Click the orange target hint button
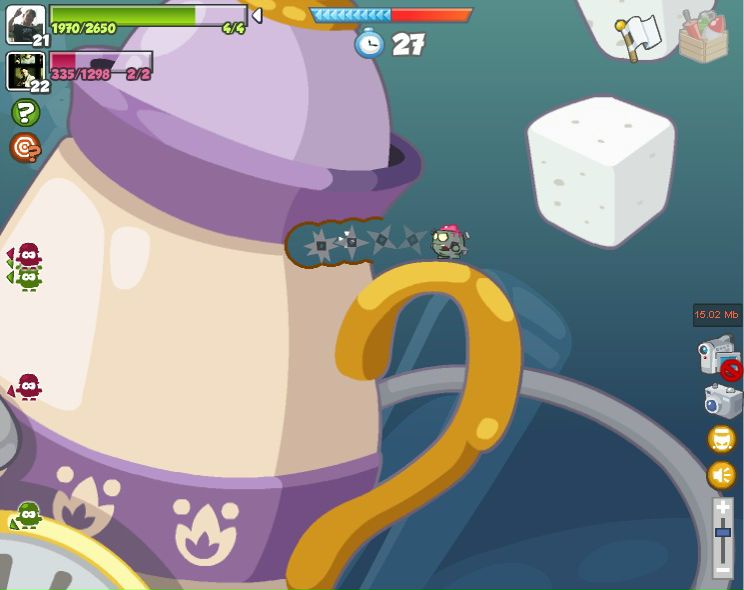Screen dimensions: 744x590 coord(25,148)
